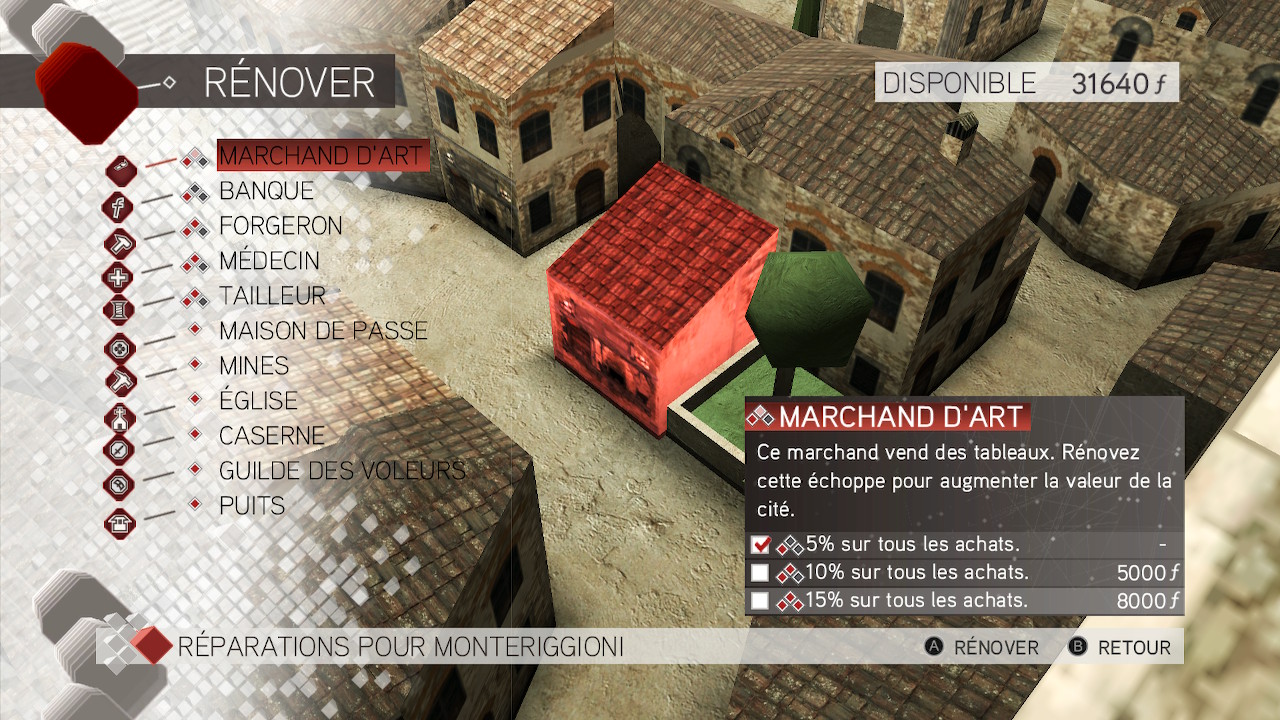This screenshot has width=1280, height=720.
Task: Select Tailleur from the list
Action: [x=272, y=296]
